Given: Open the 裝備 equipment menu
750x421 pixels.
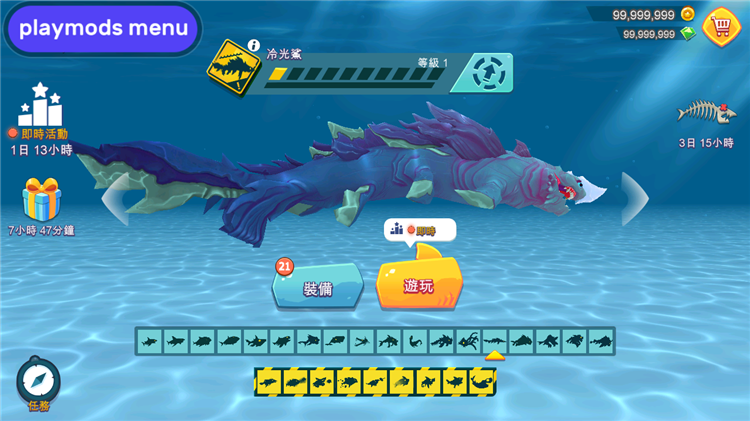Looking at the screenshot, I should click(x=316, y=289).
